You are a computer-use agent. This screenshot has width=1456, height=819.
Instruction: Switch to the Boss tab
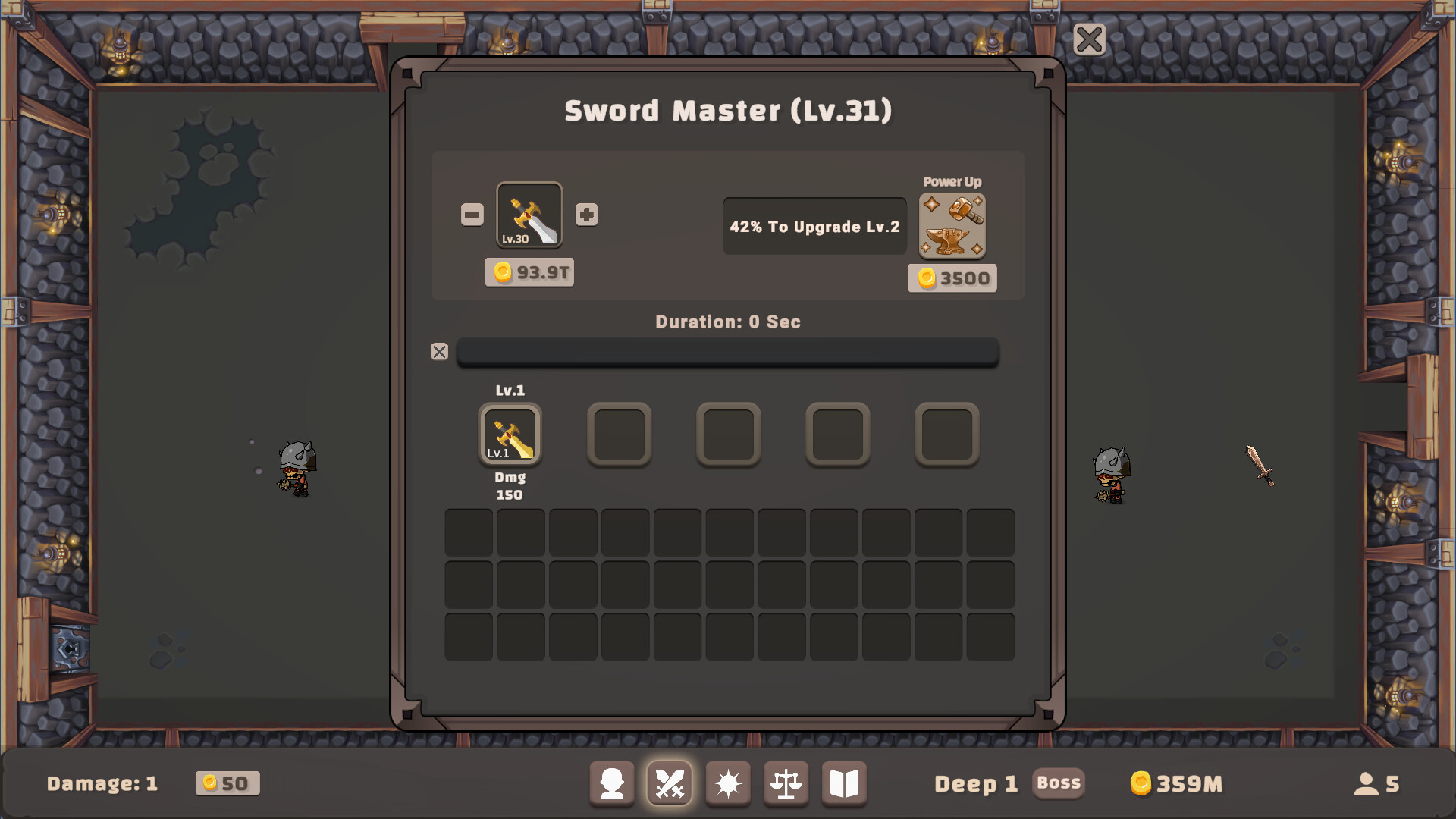coord(1059,783)
